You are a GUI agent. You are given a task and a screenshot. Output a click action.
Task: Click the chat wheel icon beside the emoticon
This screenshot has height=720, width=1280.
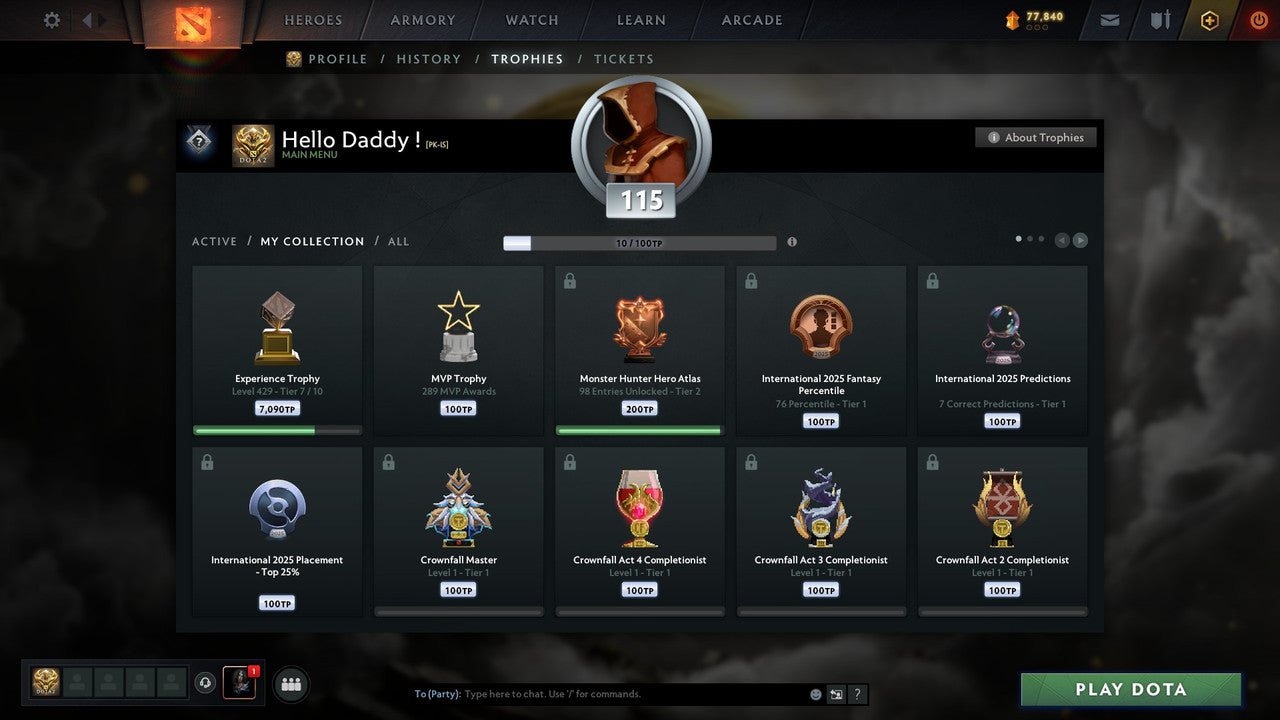point(836,693)
